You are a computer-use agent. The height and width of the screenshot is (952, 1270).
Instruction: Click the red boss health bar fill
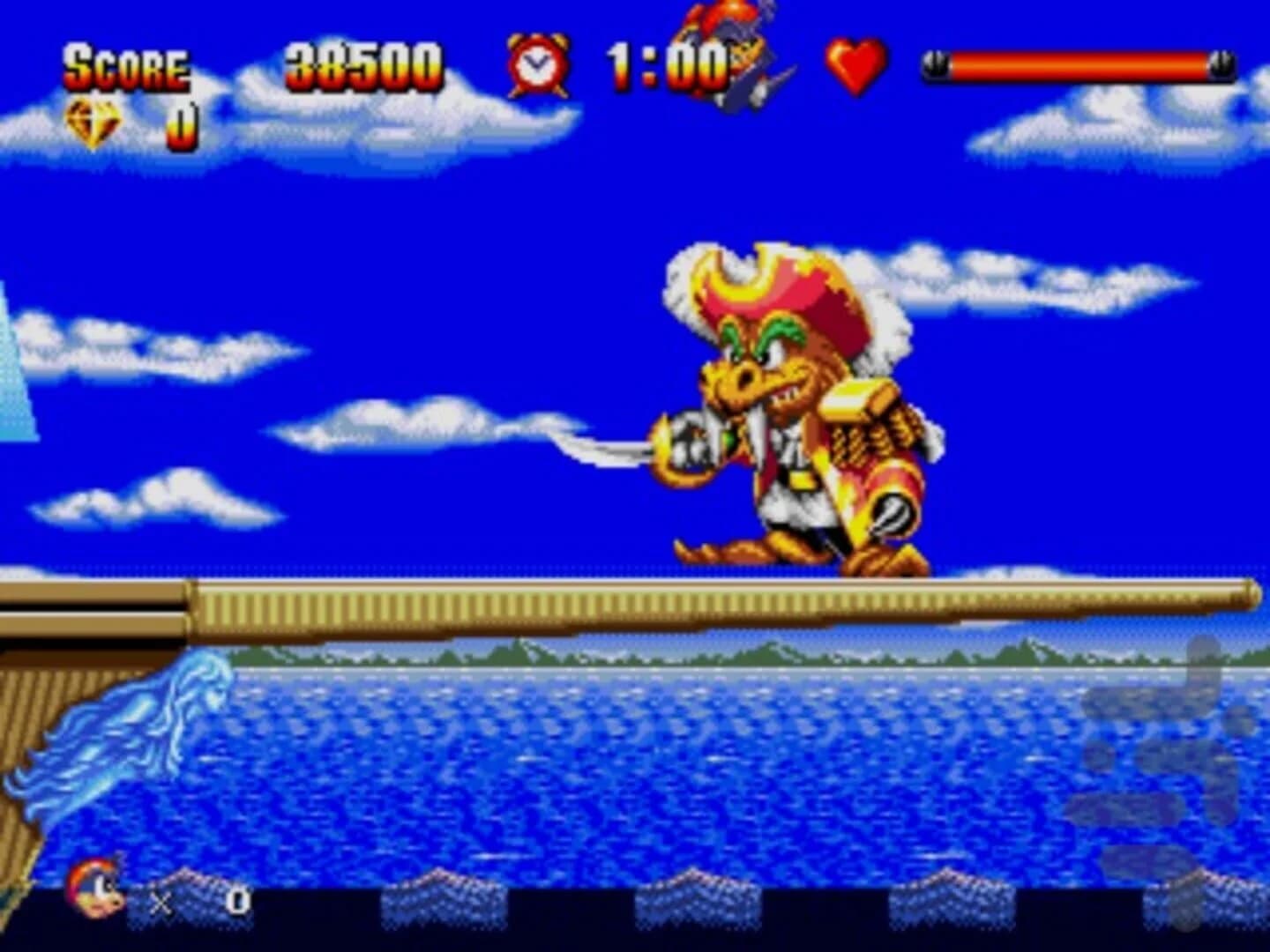(x=1078, y=62)
